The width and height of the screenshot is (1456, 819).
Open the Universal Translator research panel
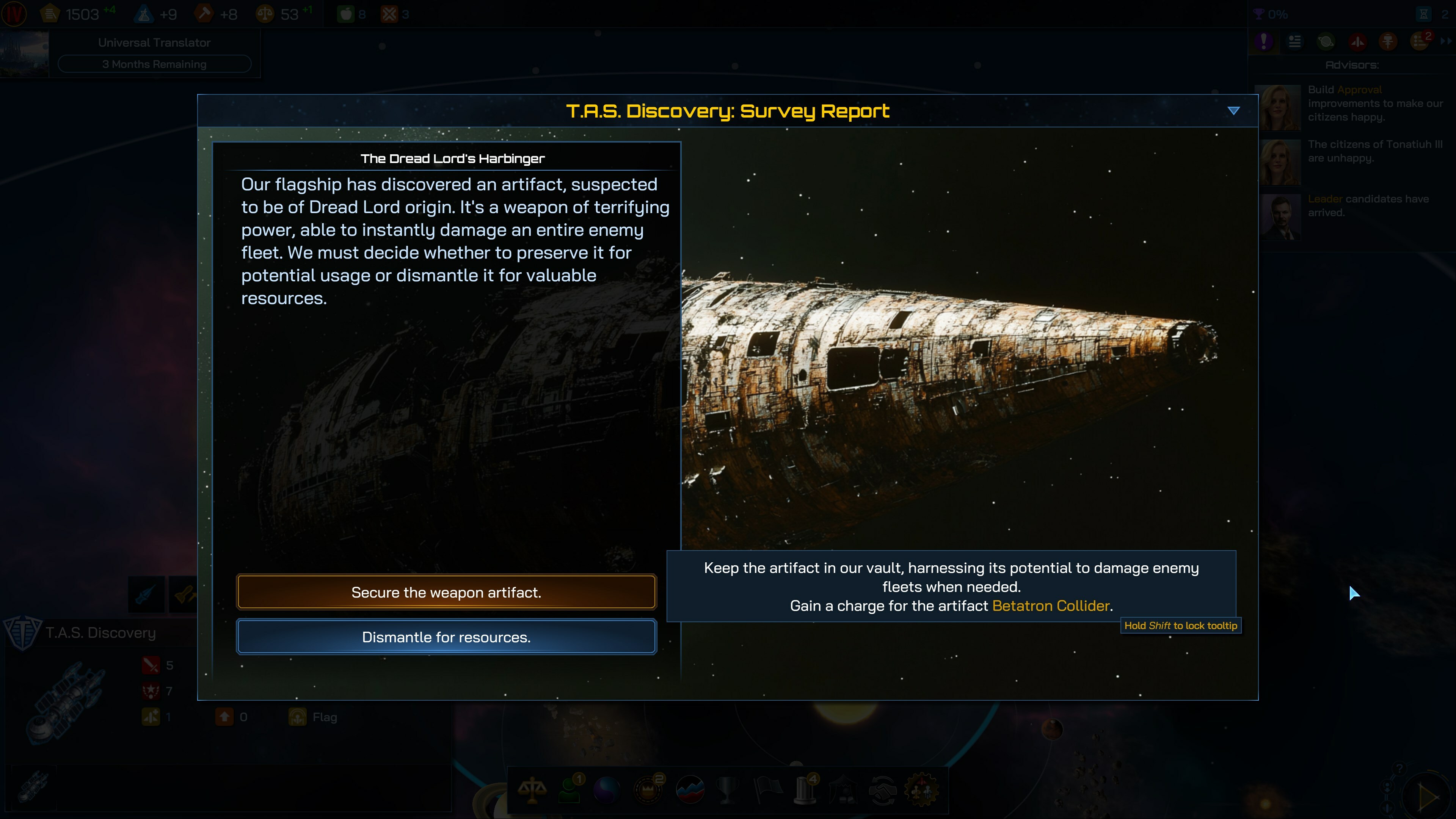point(154,54)
